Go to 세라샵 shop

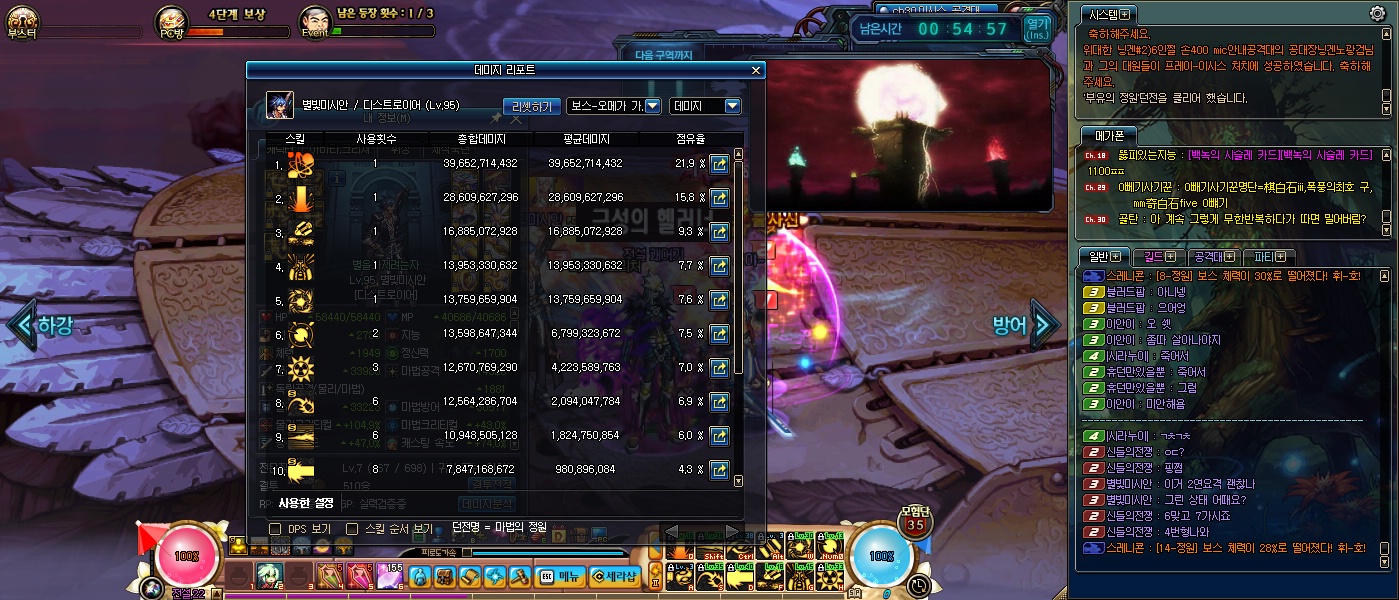(613, 576)
